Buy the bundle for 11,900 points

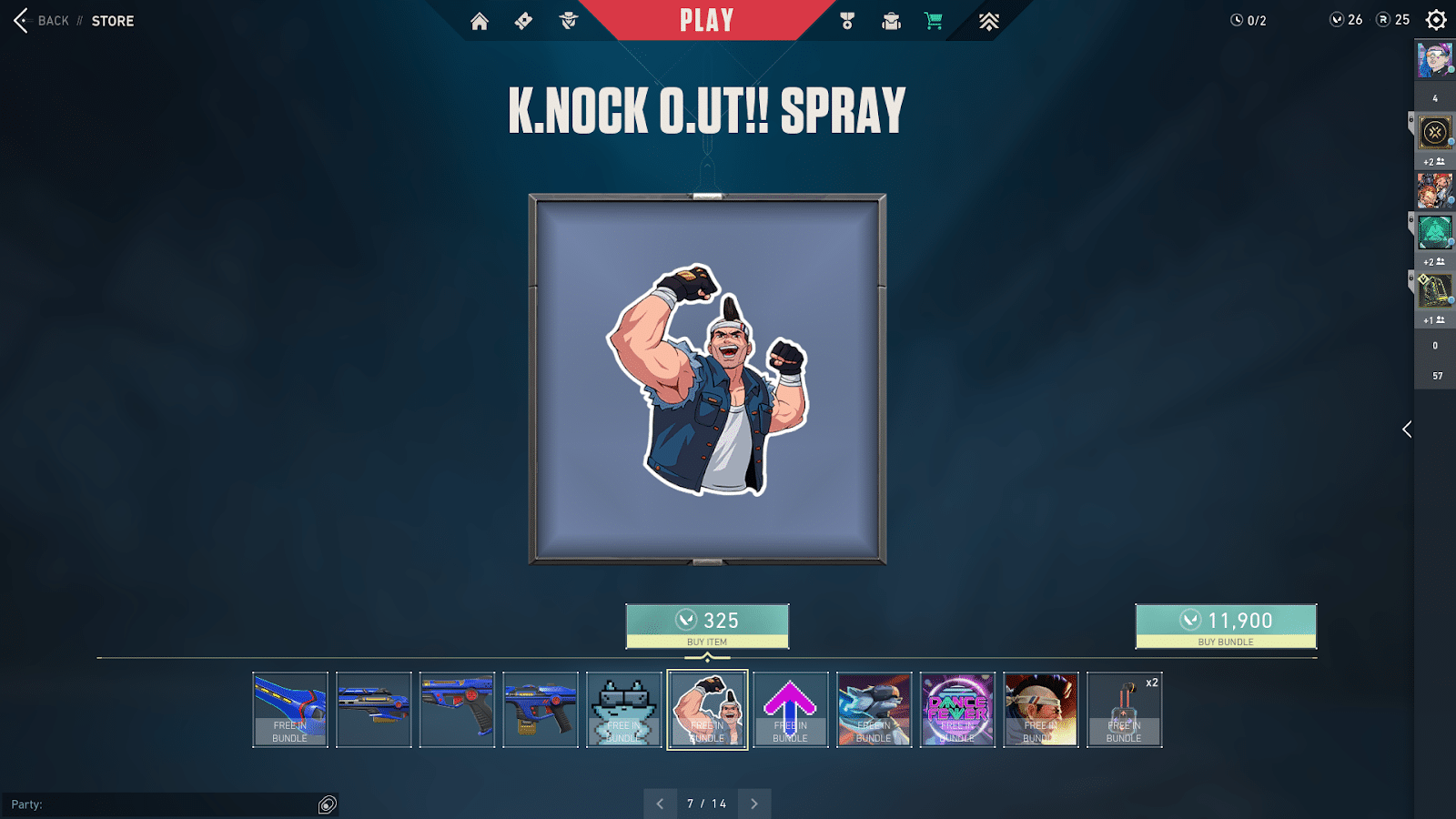[1225, 626]
